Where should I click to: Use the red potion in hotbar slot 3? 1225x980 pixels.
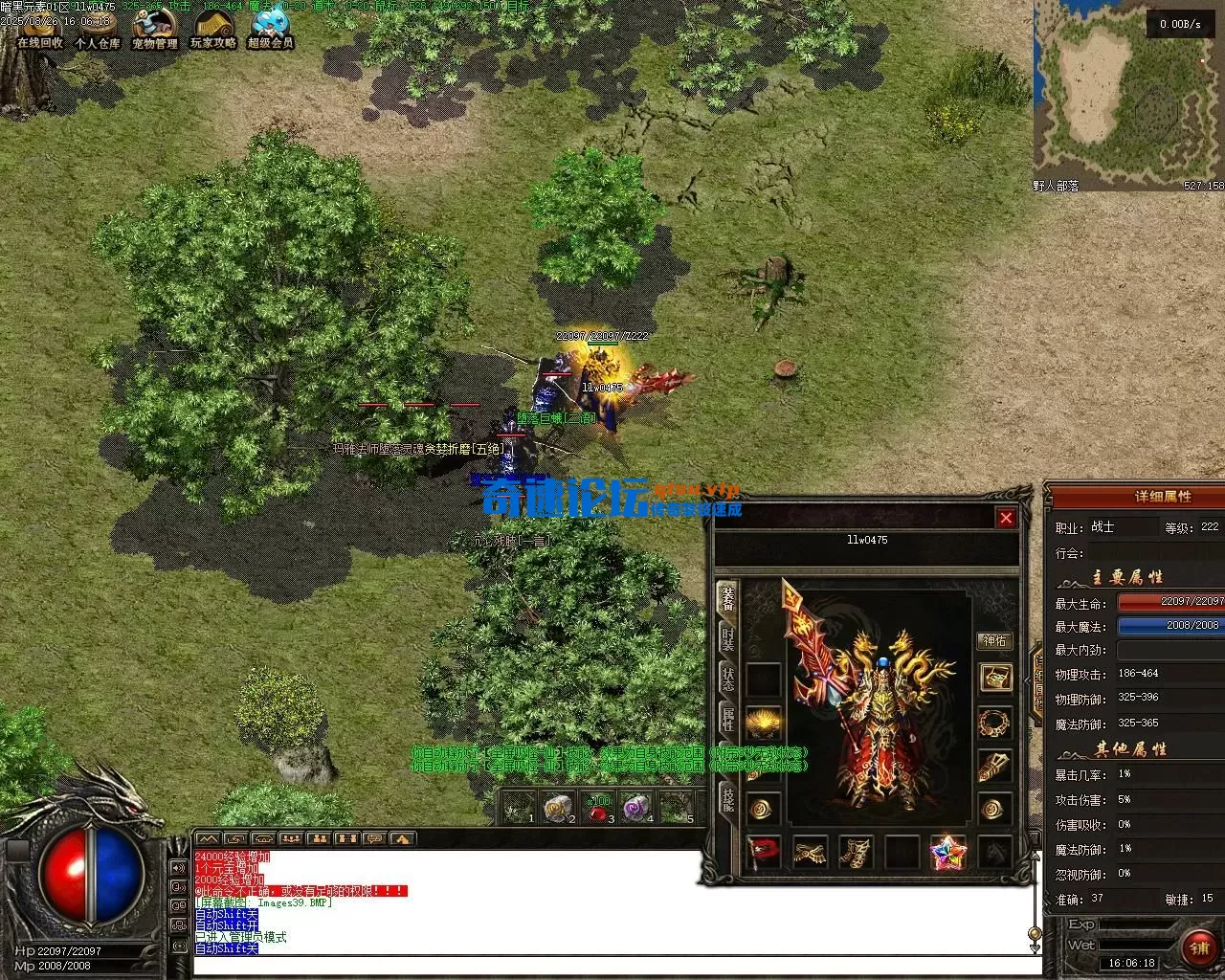click(x=598, y=810)
